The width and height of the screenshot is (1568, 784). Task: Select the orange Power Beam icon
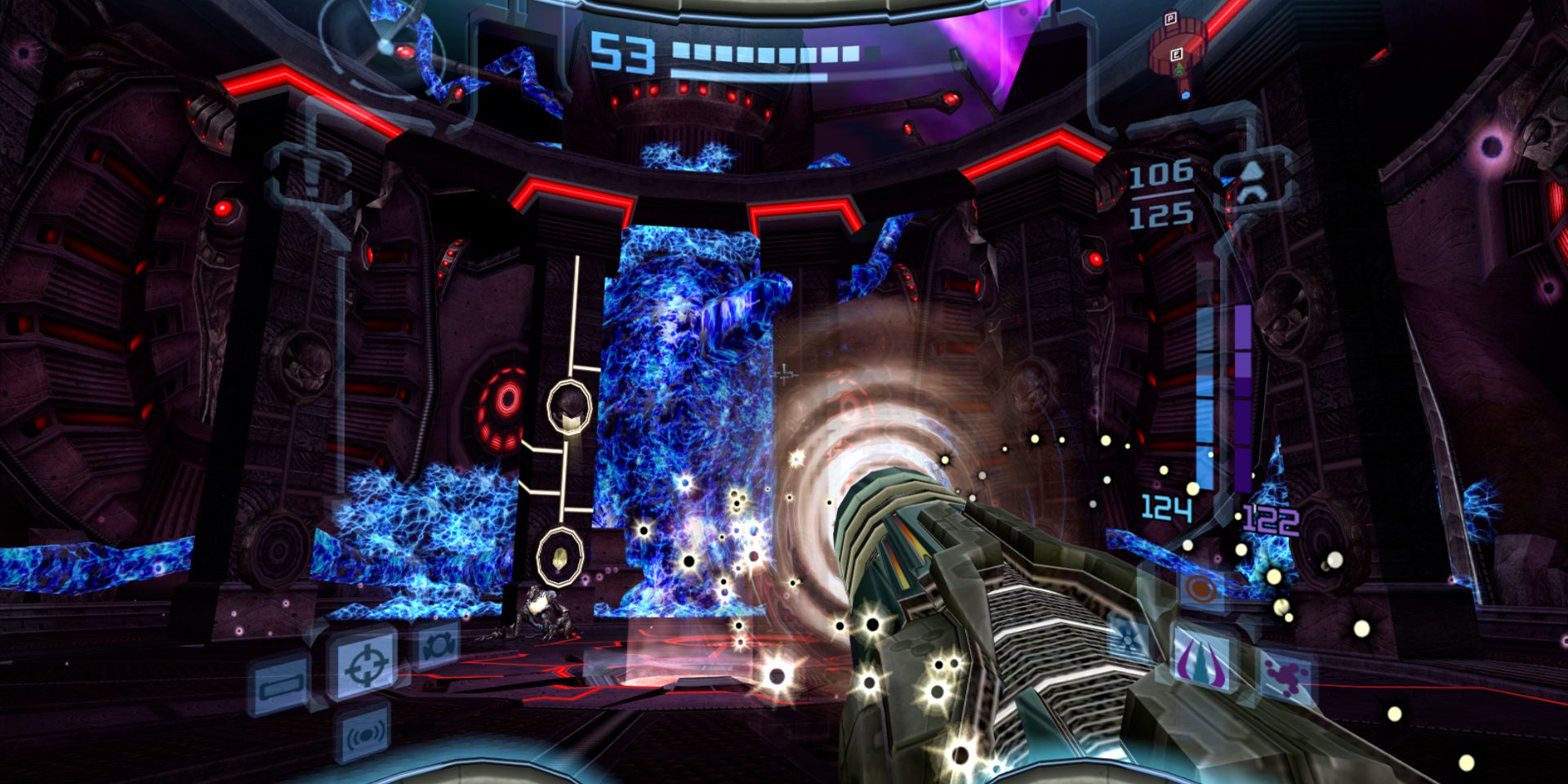click(x=1199, y=588)
